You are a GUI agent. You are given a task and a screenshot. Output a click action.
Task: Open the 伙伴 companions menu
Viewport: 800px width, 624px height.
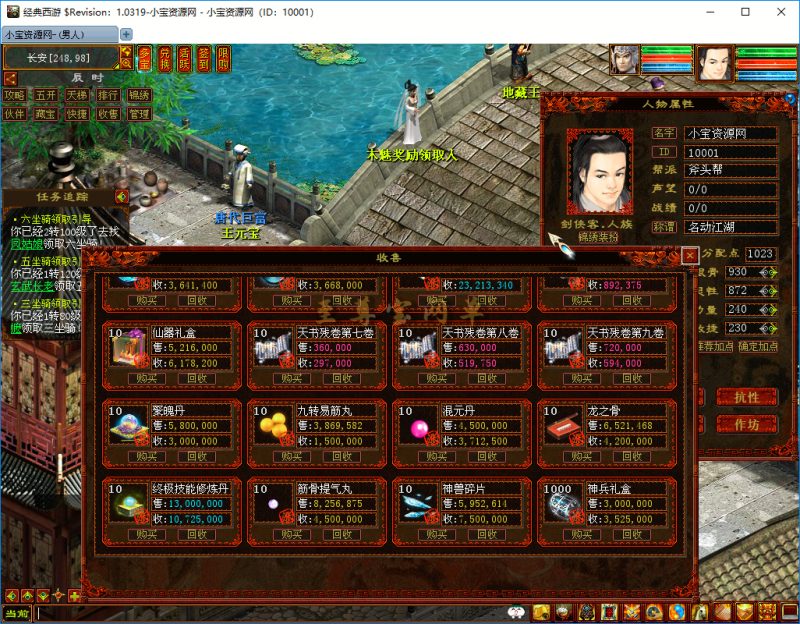pos(15,114)
